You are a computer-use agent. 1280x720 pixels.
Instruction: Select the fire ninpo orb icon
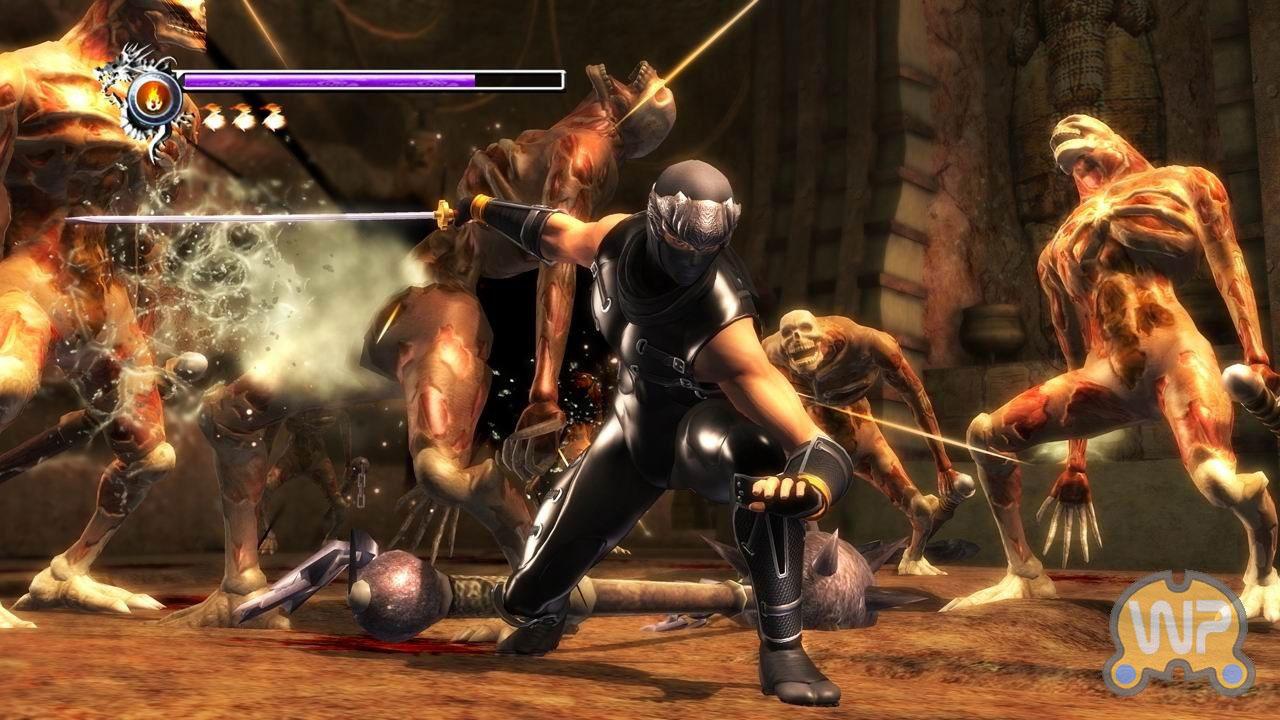154,98
